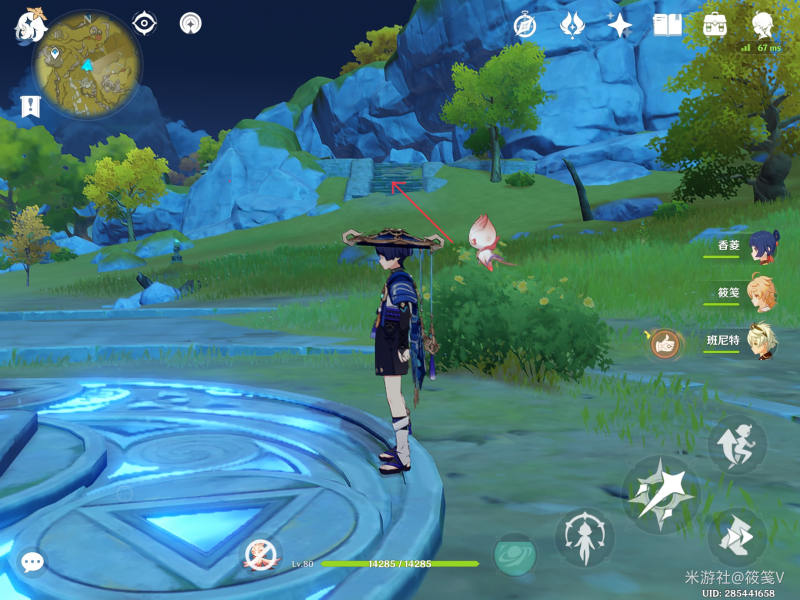Activate the eye-shaped elemental sight icon
800x600 pixels.
click(145, 23)
